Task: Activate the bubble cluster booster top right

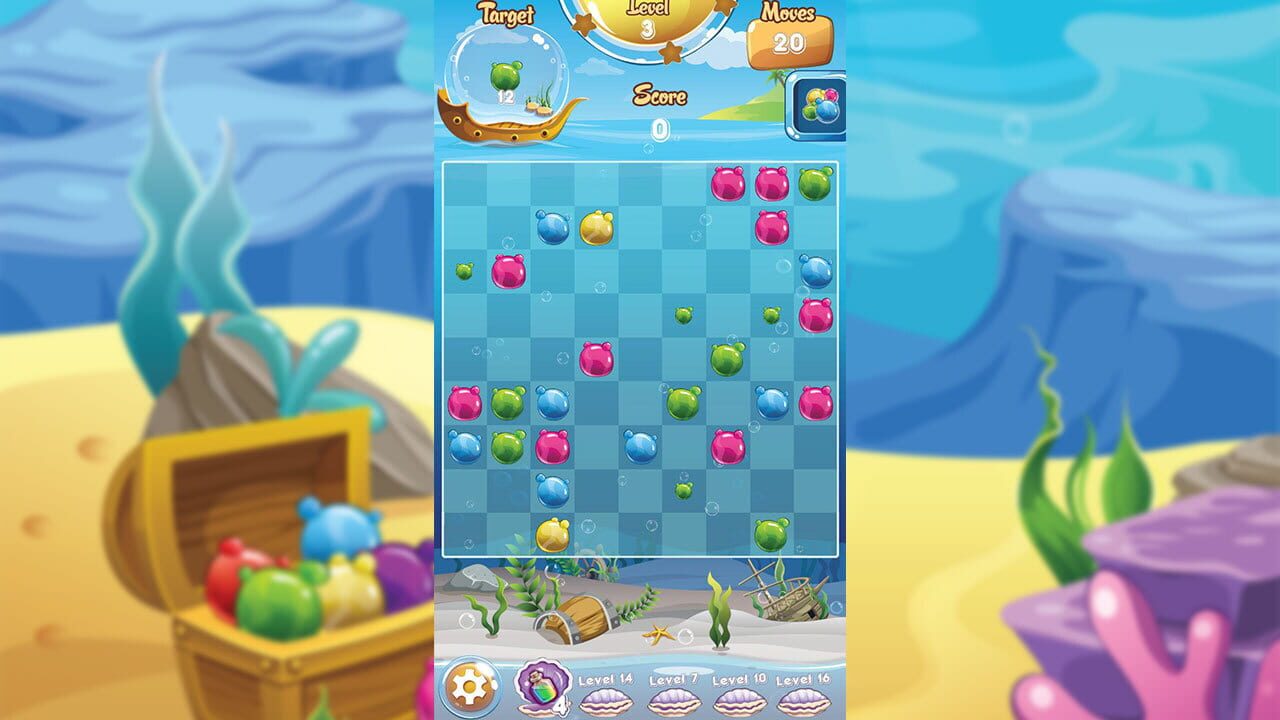Action: 819,103
